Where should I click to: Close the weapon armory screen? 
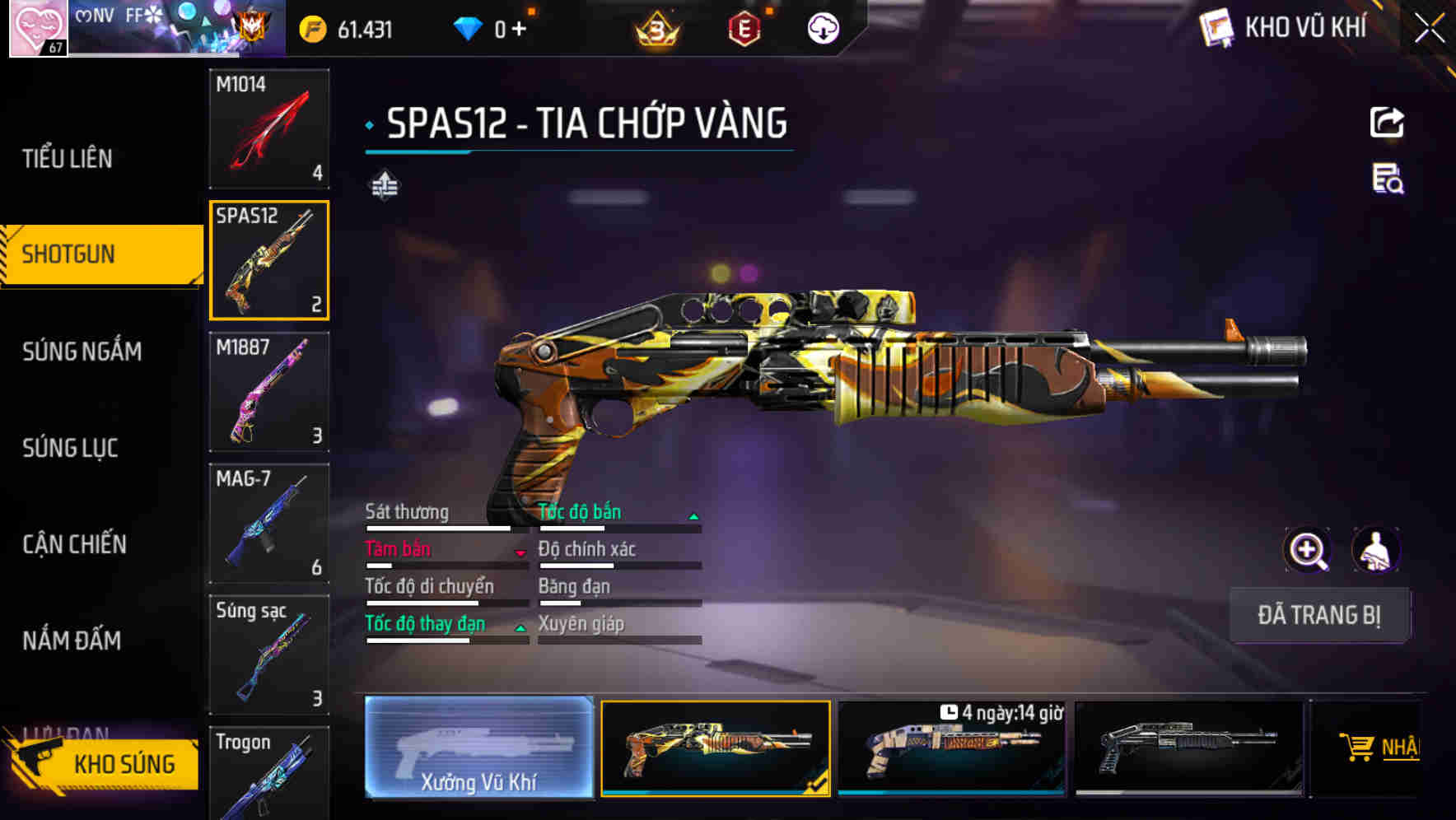[x=1429, y=29]
